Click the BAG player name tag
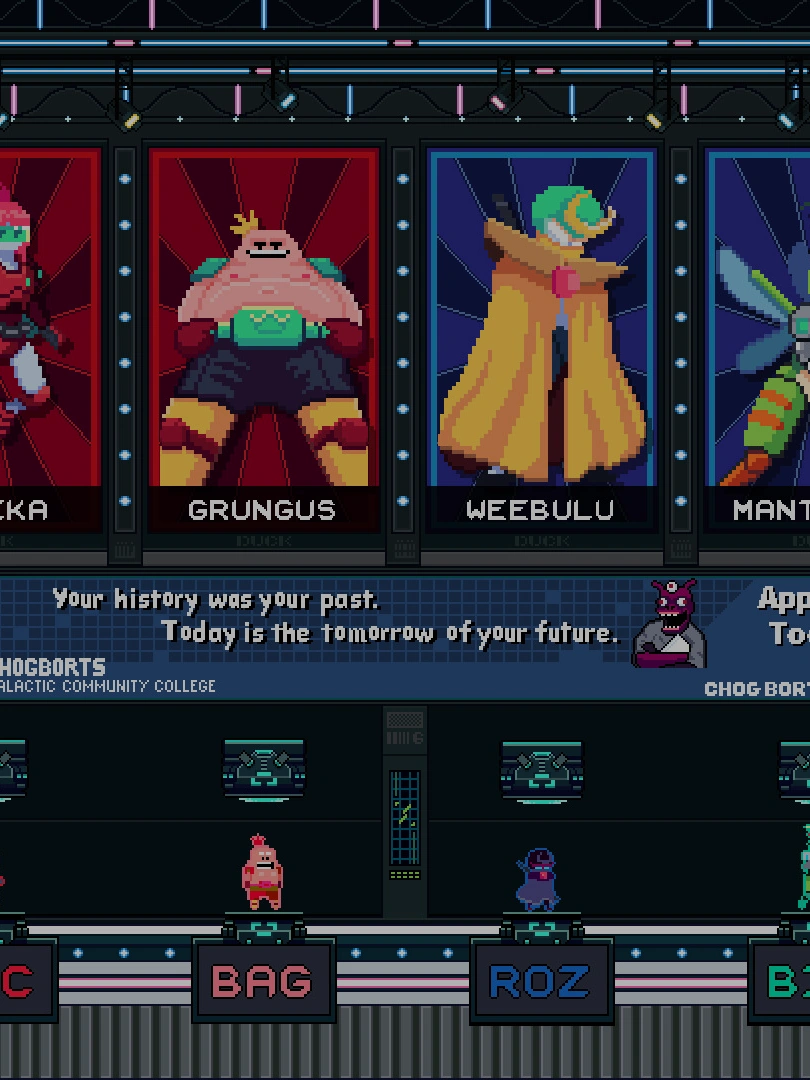This screenshot has height=1080, width=810. click(x=262, y=981)
